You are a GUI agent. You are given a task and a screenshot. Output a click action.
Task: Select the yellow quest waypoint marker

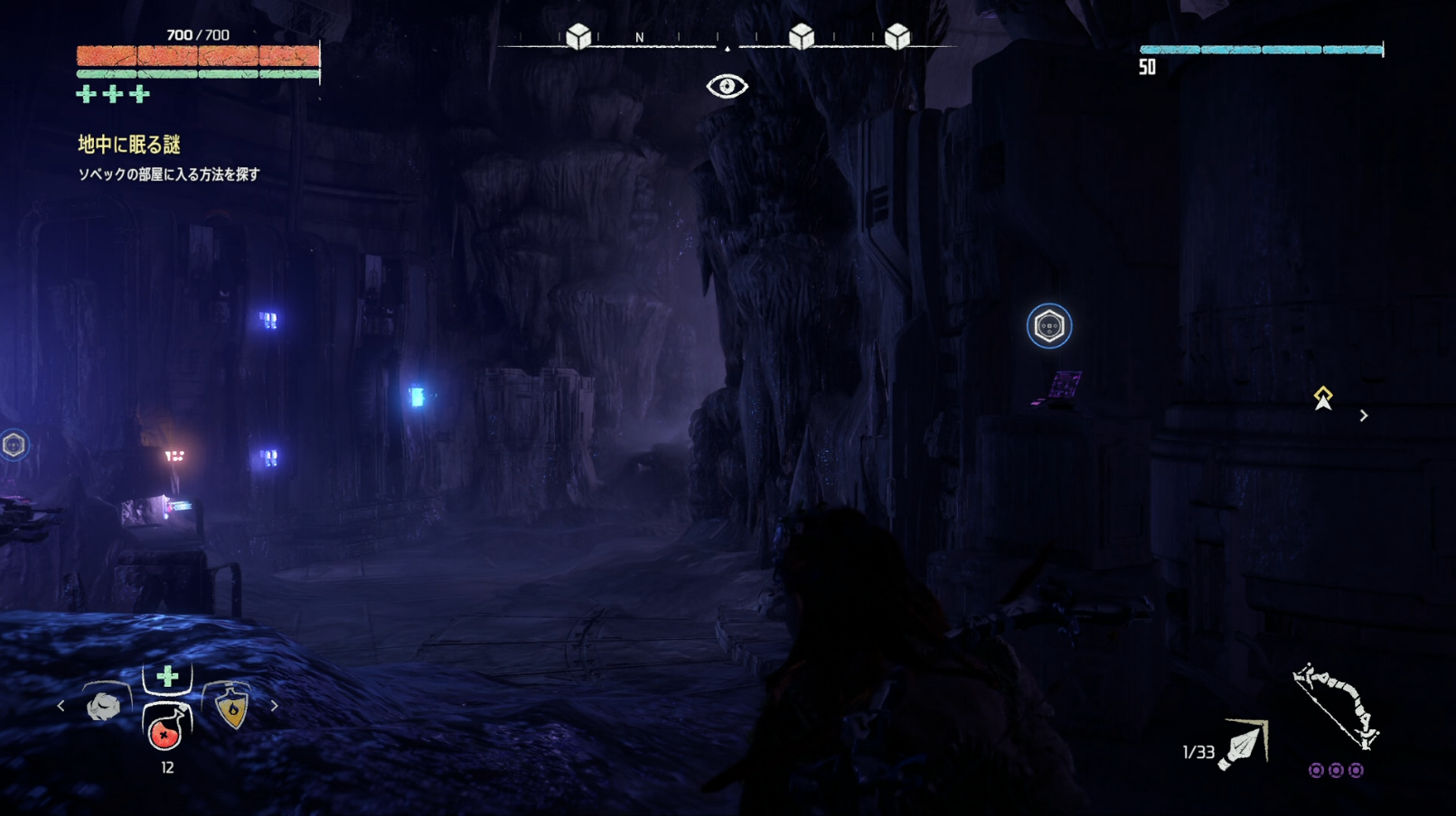(x=1323, y=399)
